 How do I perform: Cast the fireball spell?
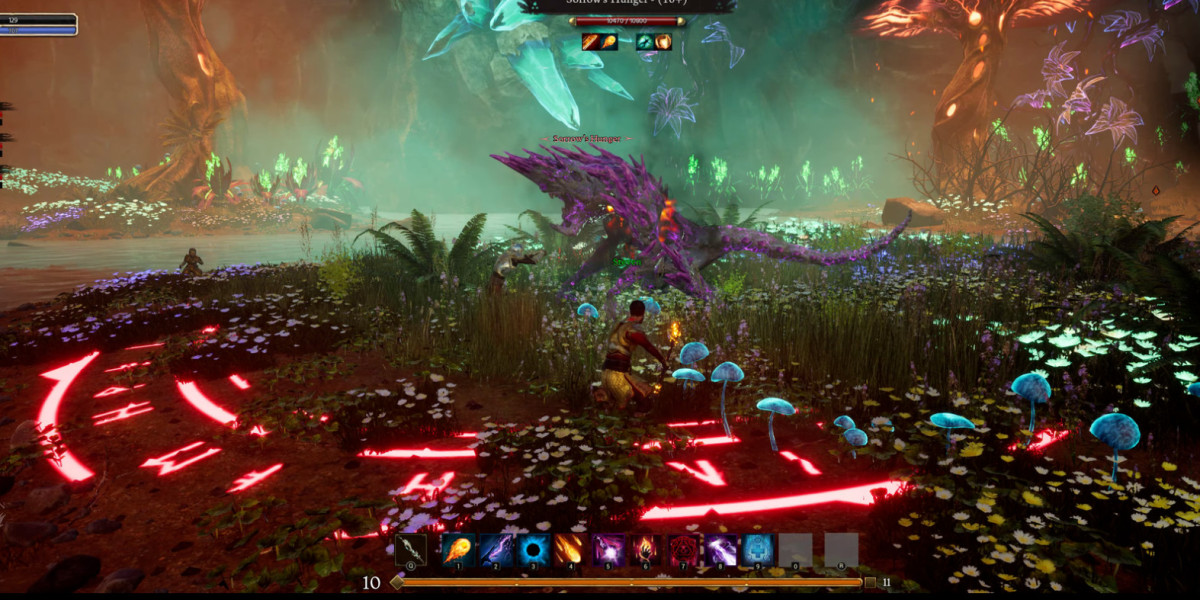(458, 549)
